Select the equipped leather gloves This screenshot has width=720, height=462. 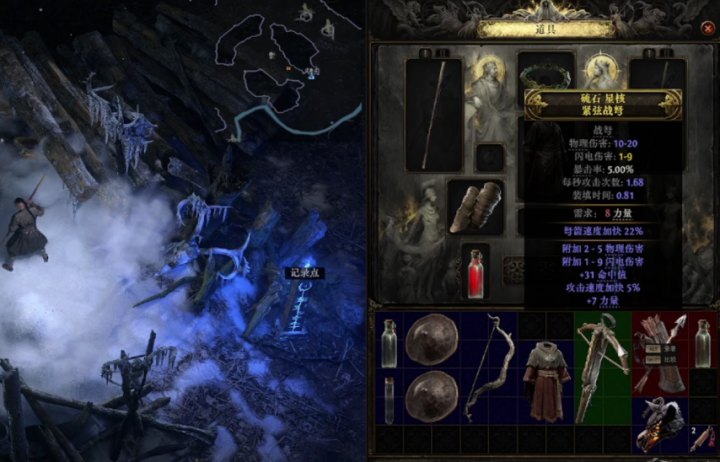pyautogui.click(x=475, y=207)
